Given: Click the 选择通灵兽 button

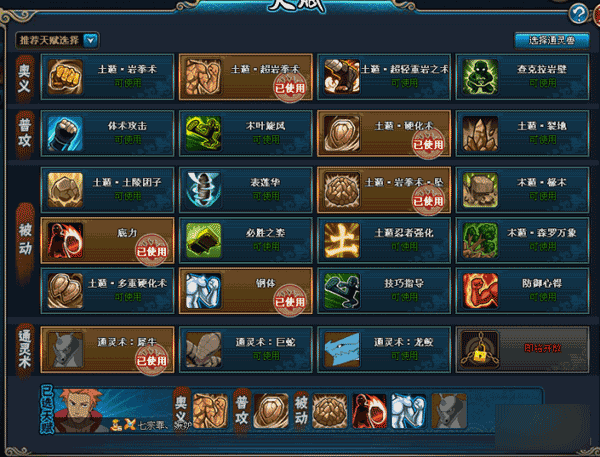Looking at the screenshot, I should coord(550,40).
